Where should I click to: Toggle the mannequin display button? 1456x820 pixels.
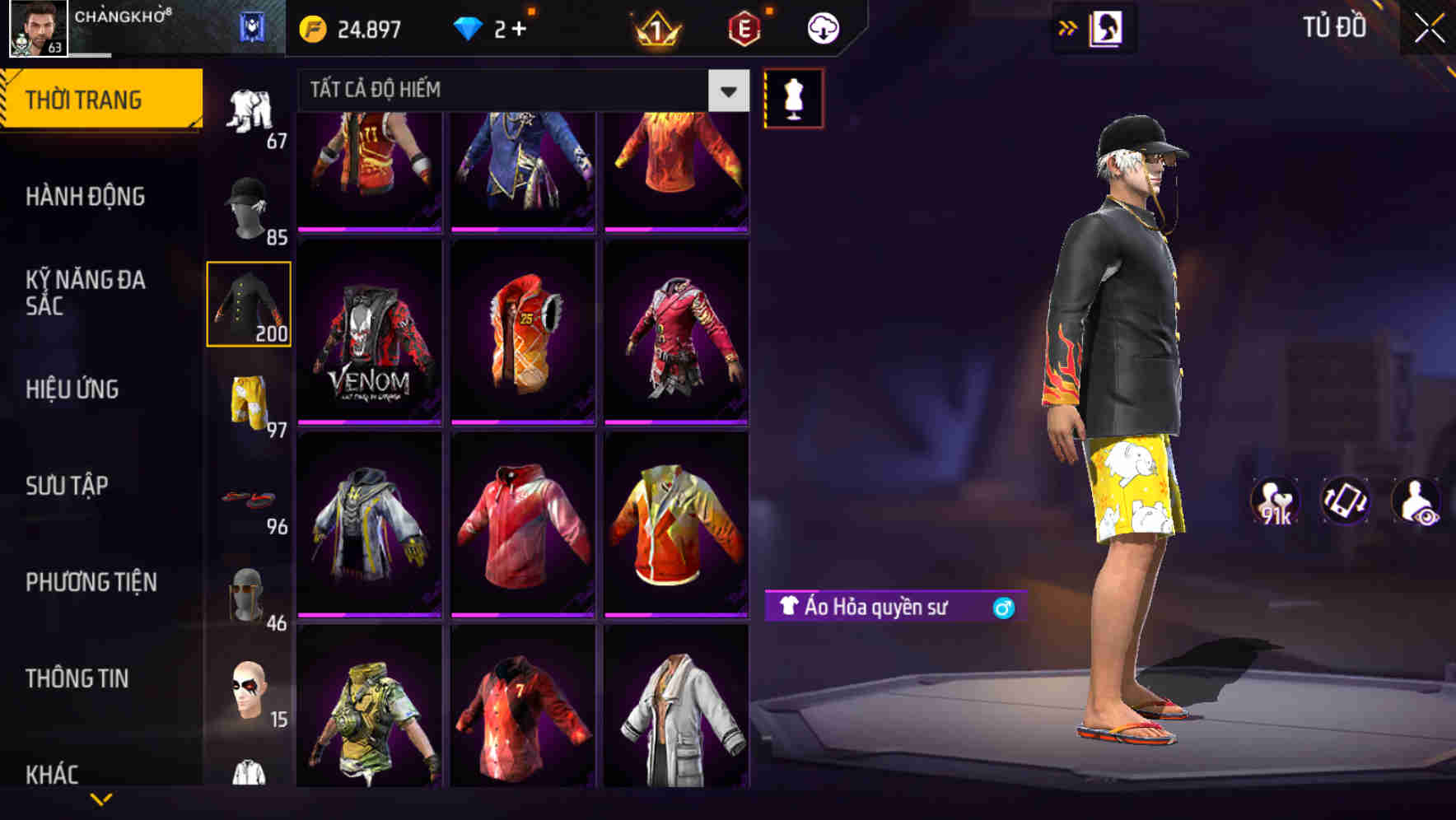point(793,98)
